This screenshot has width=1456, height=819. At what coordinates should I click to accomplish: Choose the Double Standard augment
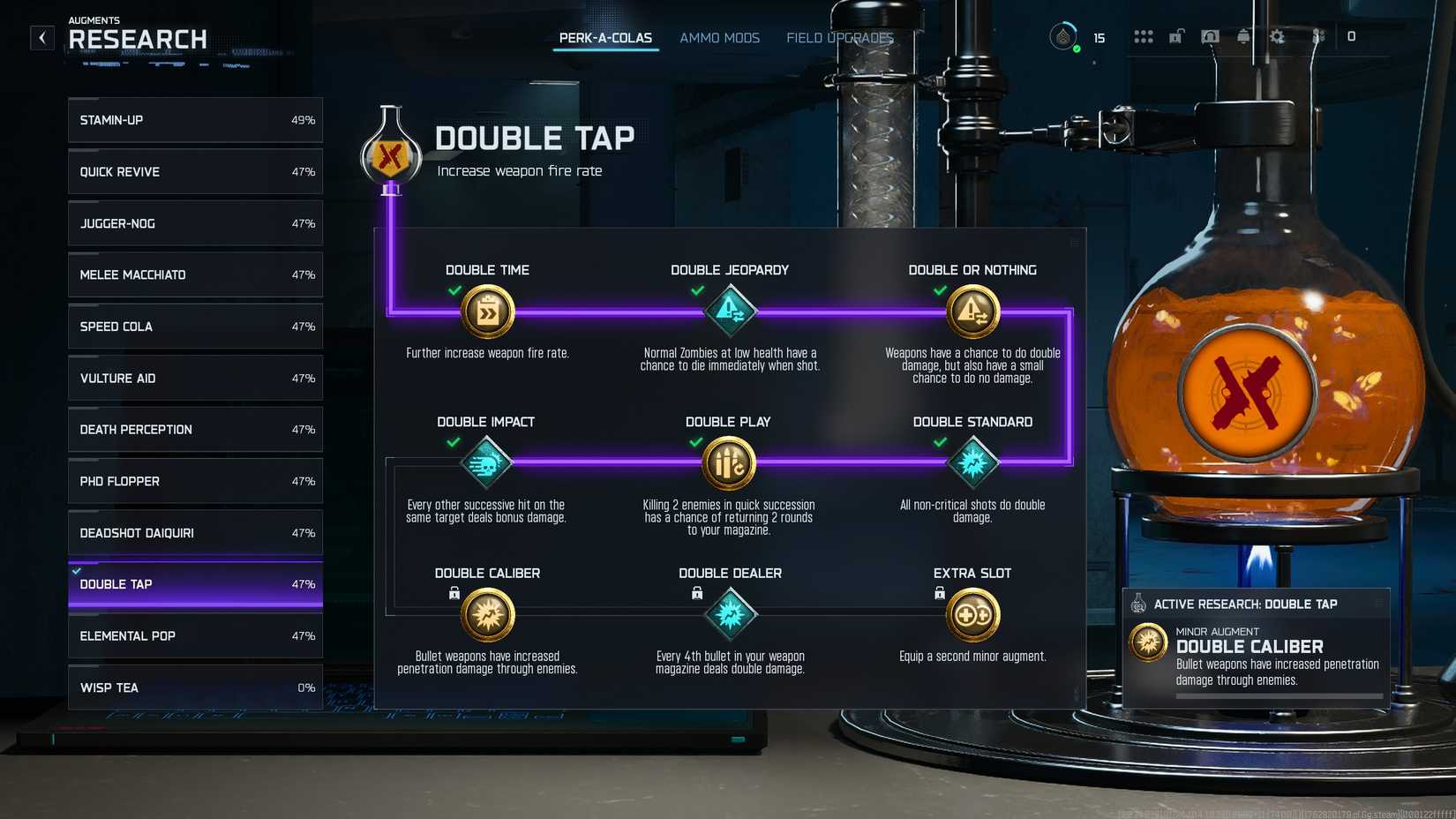click(x=972, y=462)
